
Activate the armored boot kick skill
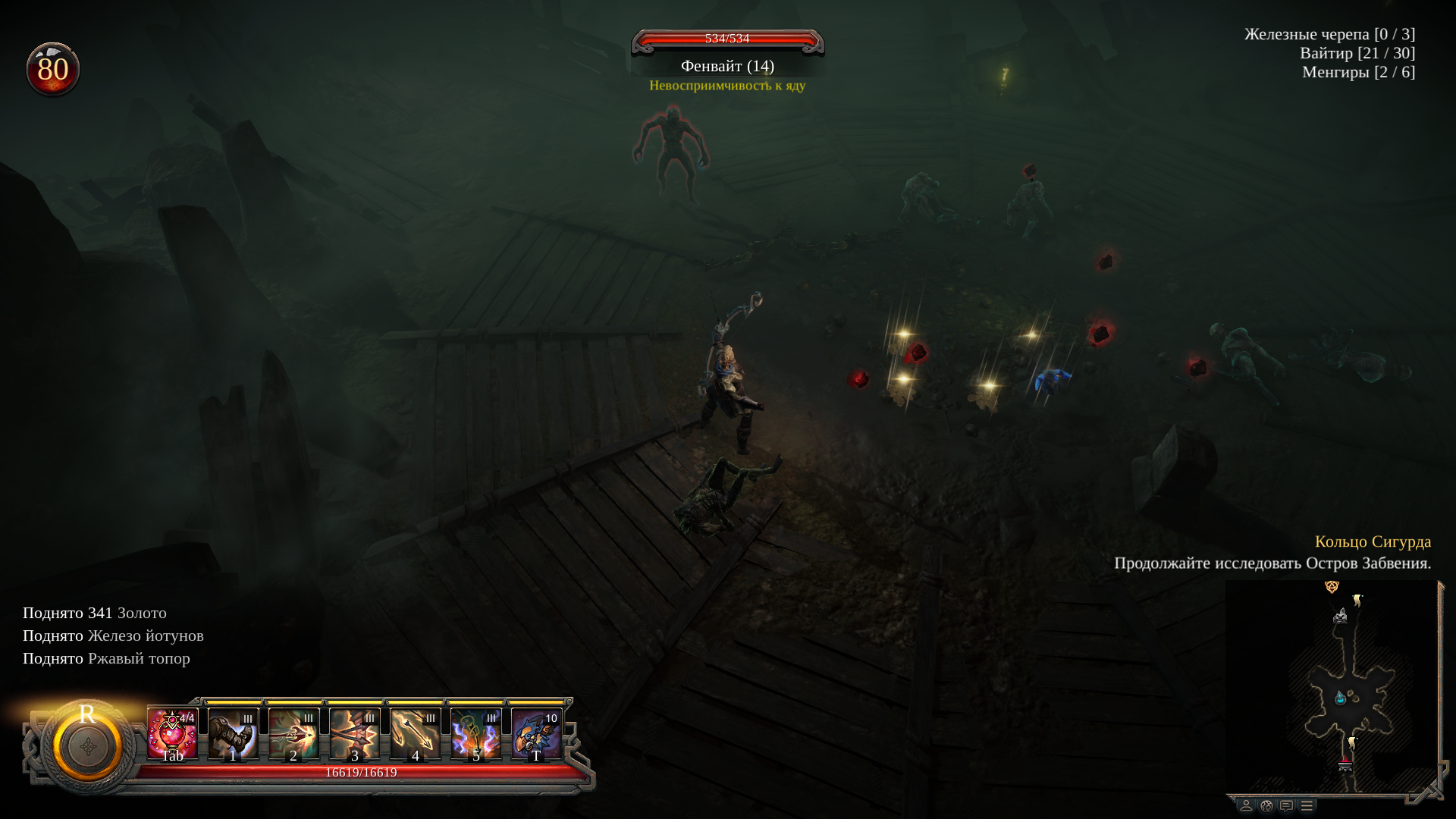point(233,733)
